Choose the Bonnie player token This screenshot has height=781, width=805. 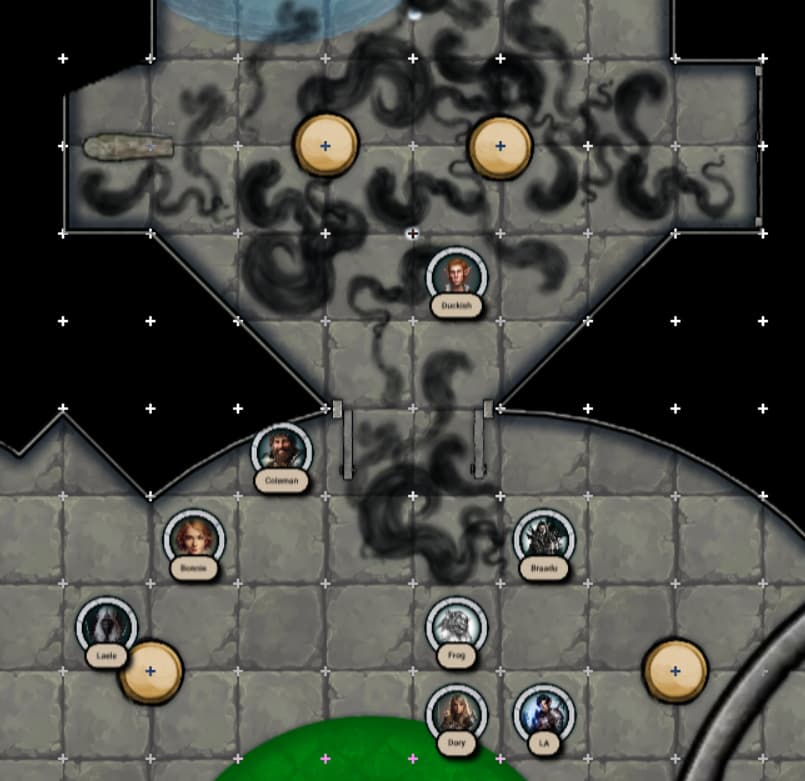194,538
